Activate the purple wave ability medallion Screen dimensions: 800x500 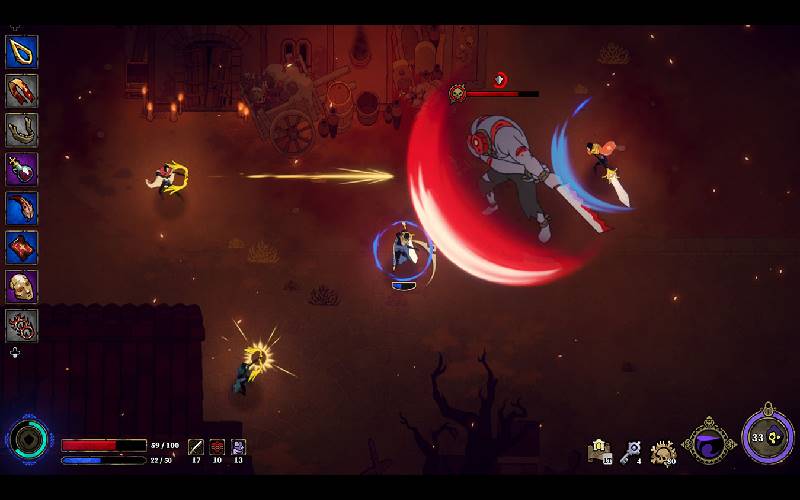[x=709, y=440]
